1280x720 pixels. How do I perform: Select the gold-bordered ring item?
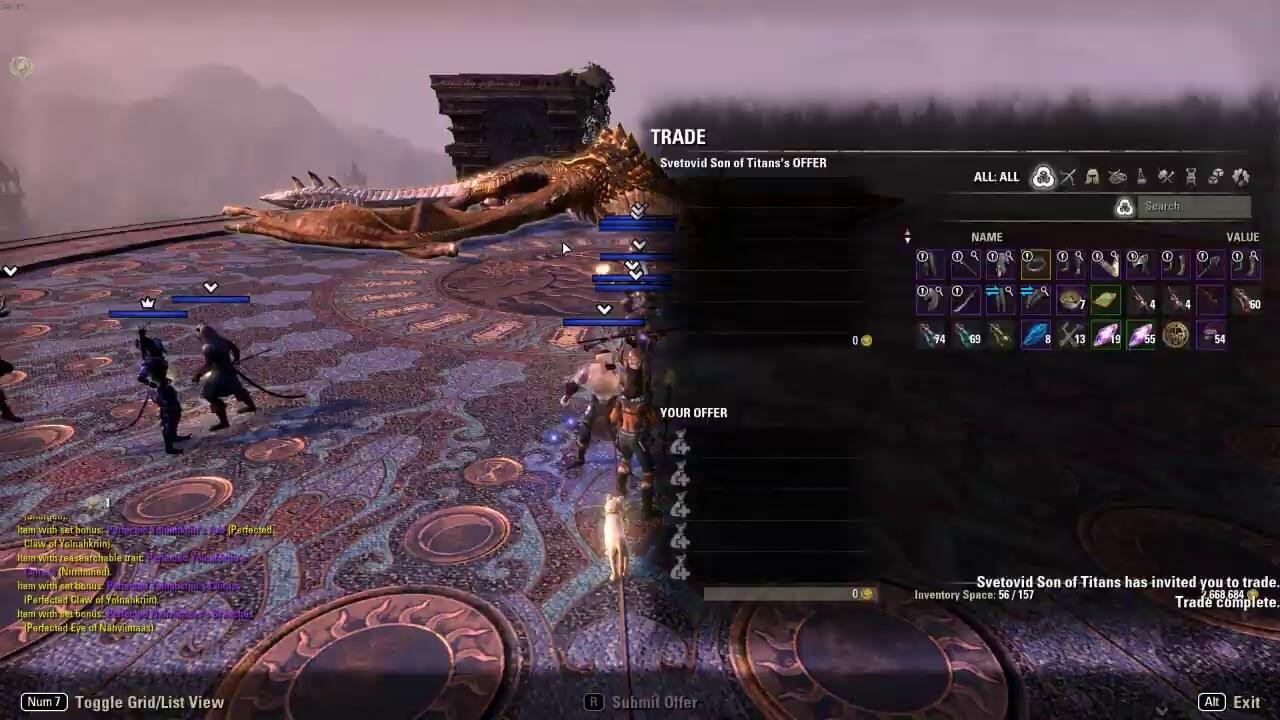click(1035, 264)
